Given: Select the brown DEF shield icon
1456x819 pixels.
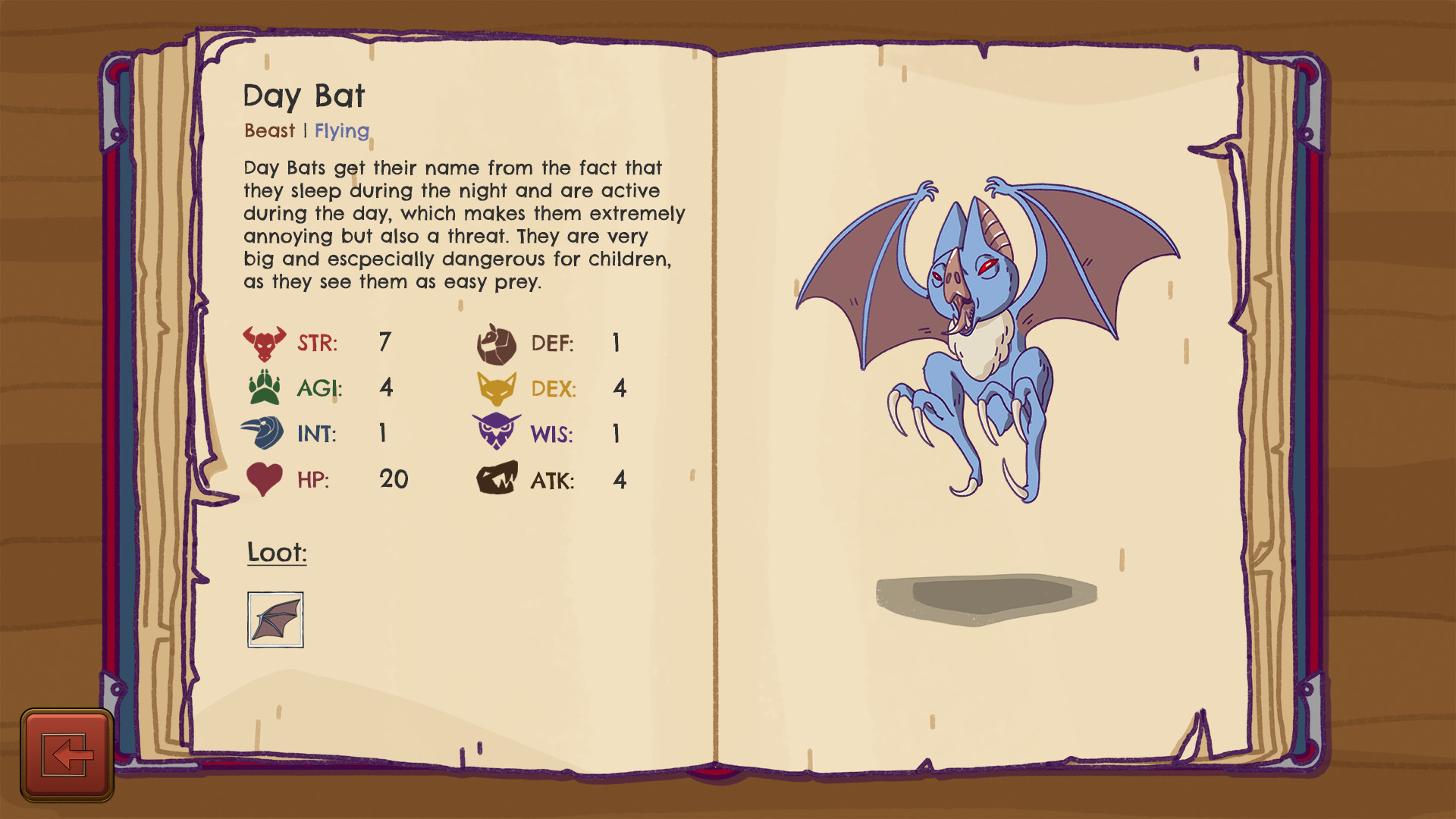Looking at the screenshot, I should coord(497,343).
